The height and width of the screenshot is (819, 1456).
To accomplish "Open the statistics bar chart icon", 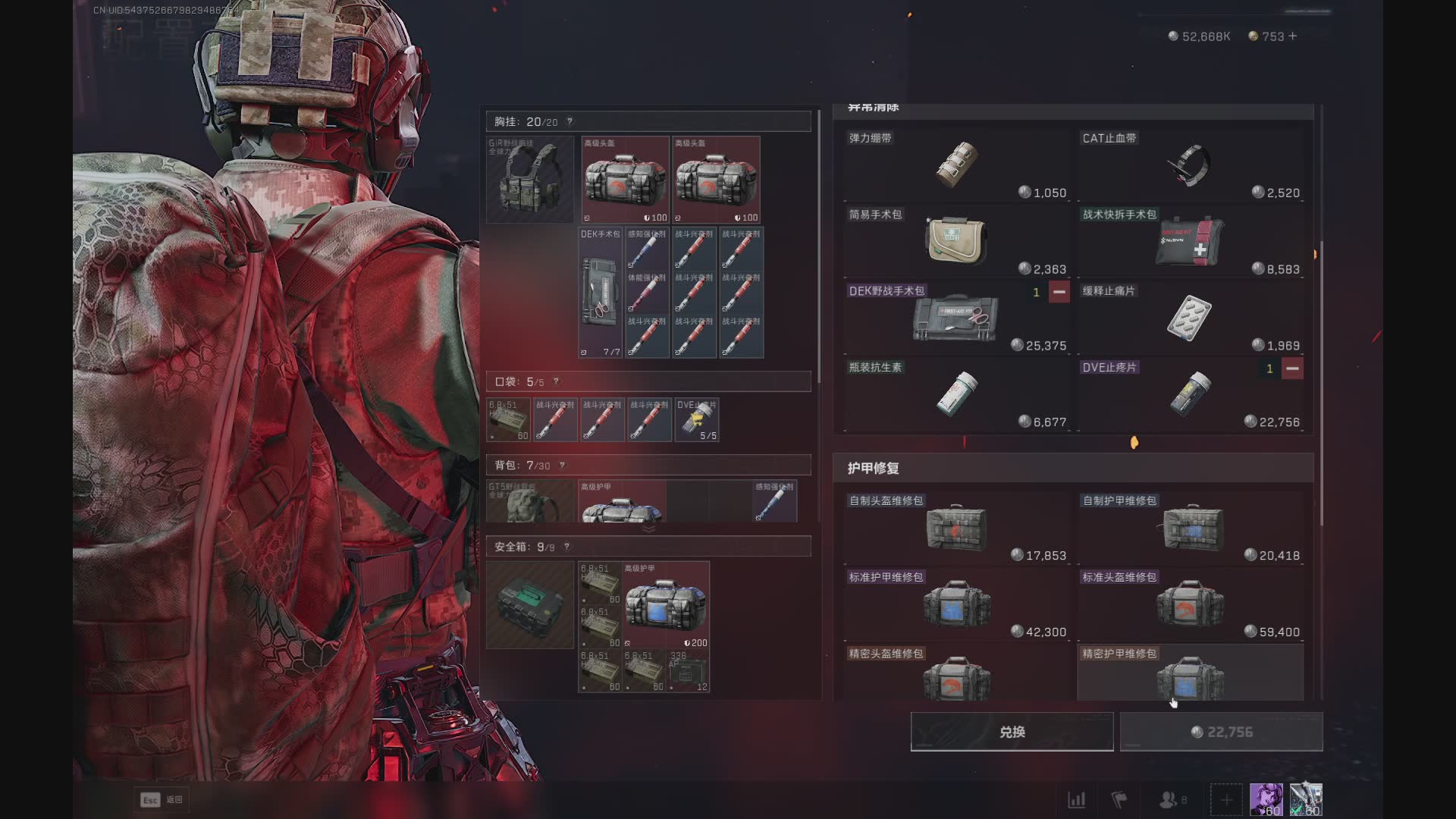I will click(1076, 799).
